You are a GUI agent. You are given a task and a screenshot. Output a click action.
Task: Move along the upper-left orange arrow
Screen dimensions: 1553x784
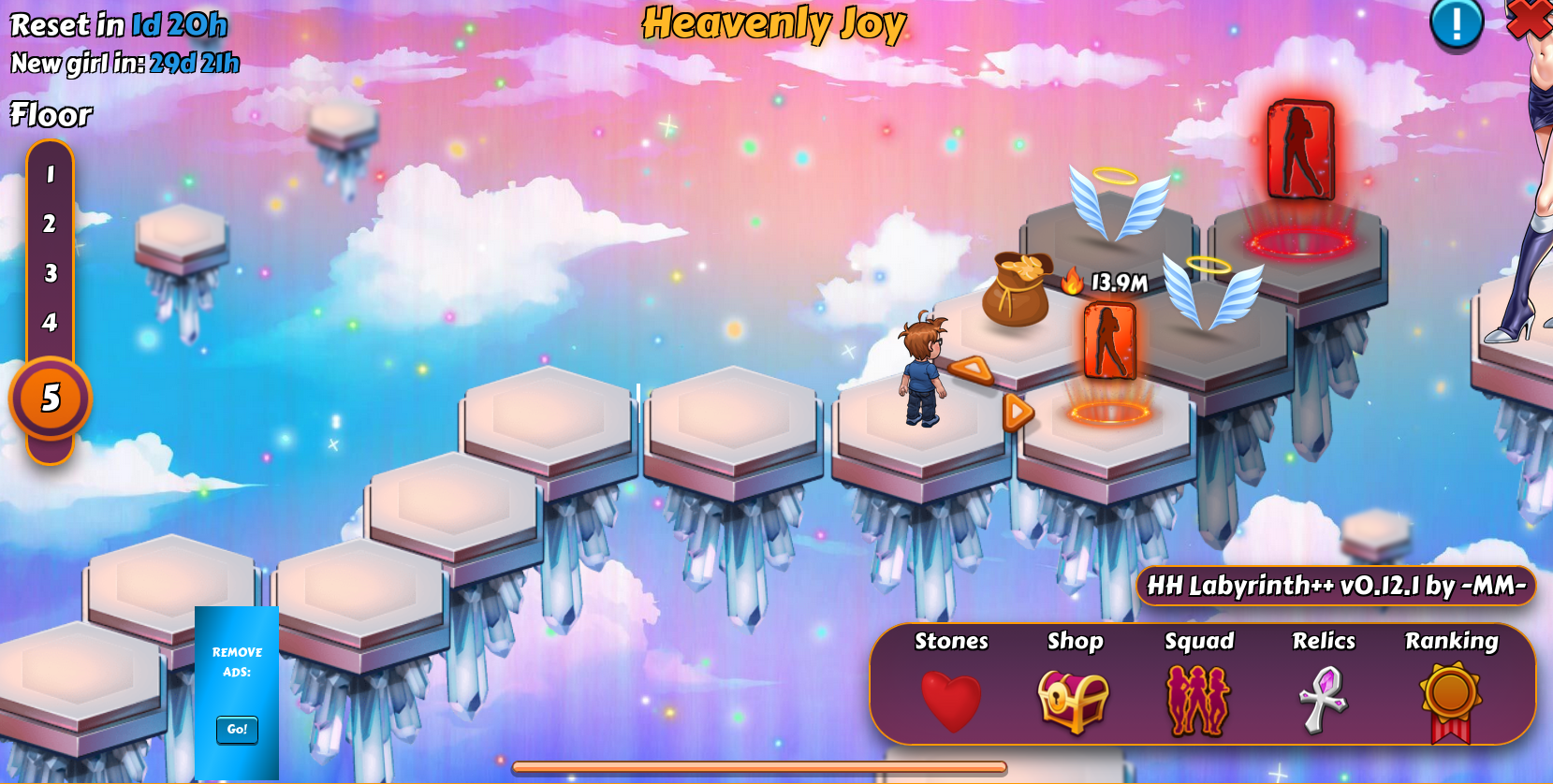972,370
